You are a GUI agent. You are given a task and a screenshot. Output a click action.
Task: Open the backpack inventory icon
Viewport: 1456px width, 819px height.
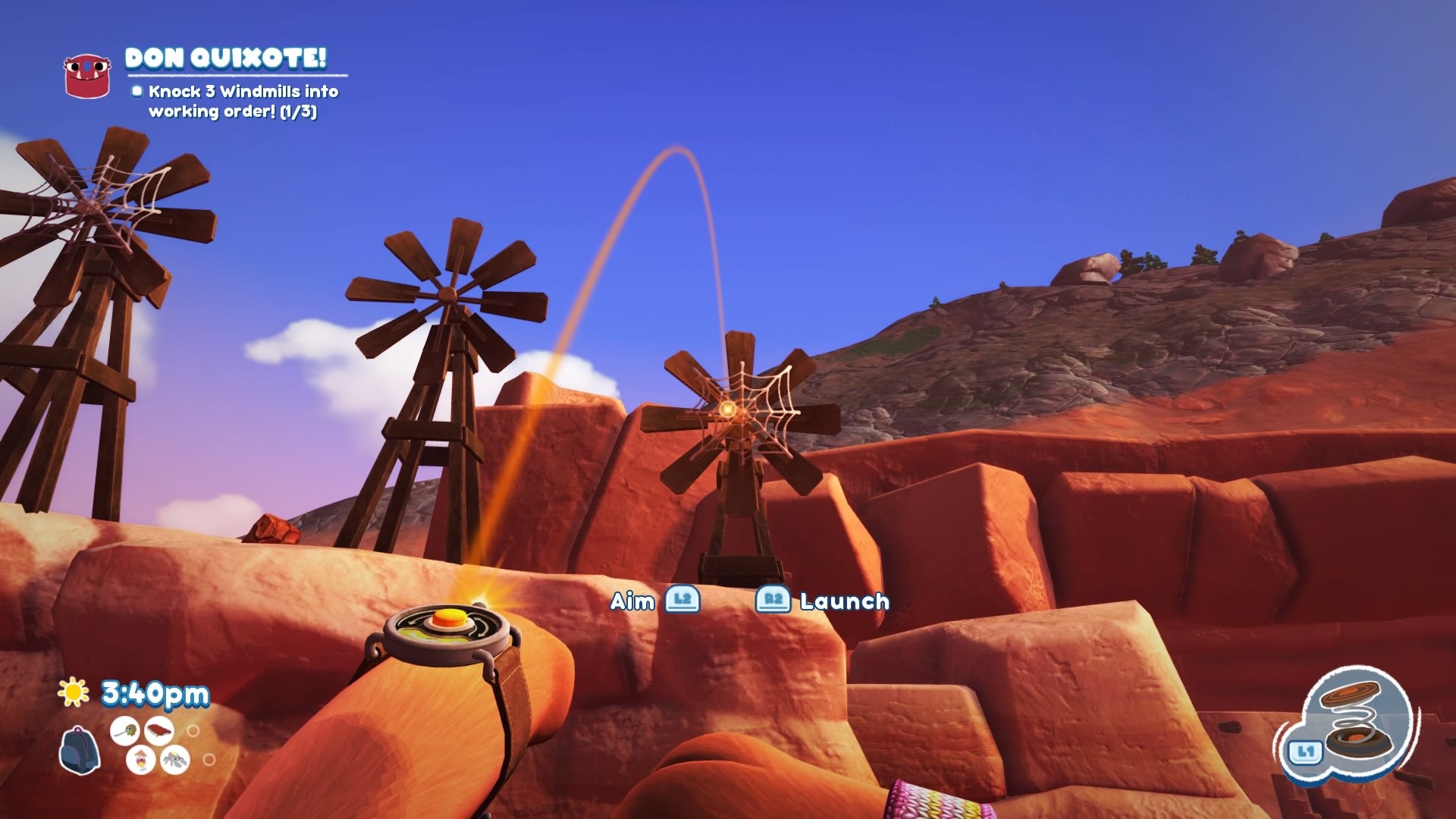[80, 749]
